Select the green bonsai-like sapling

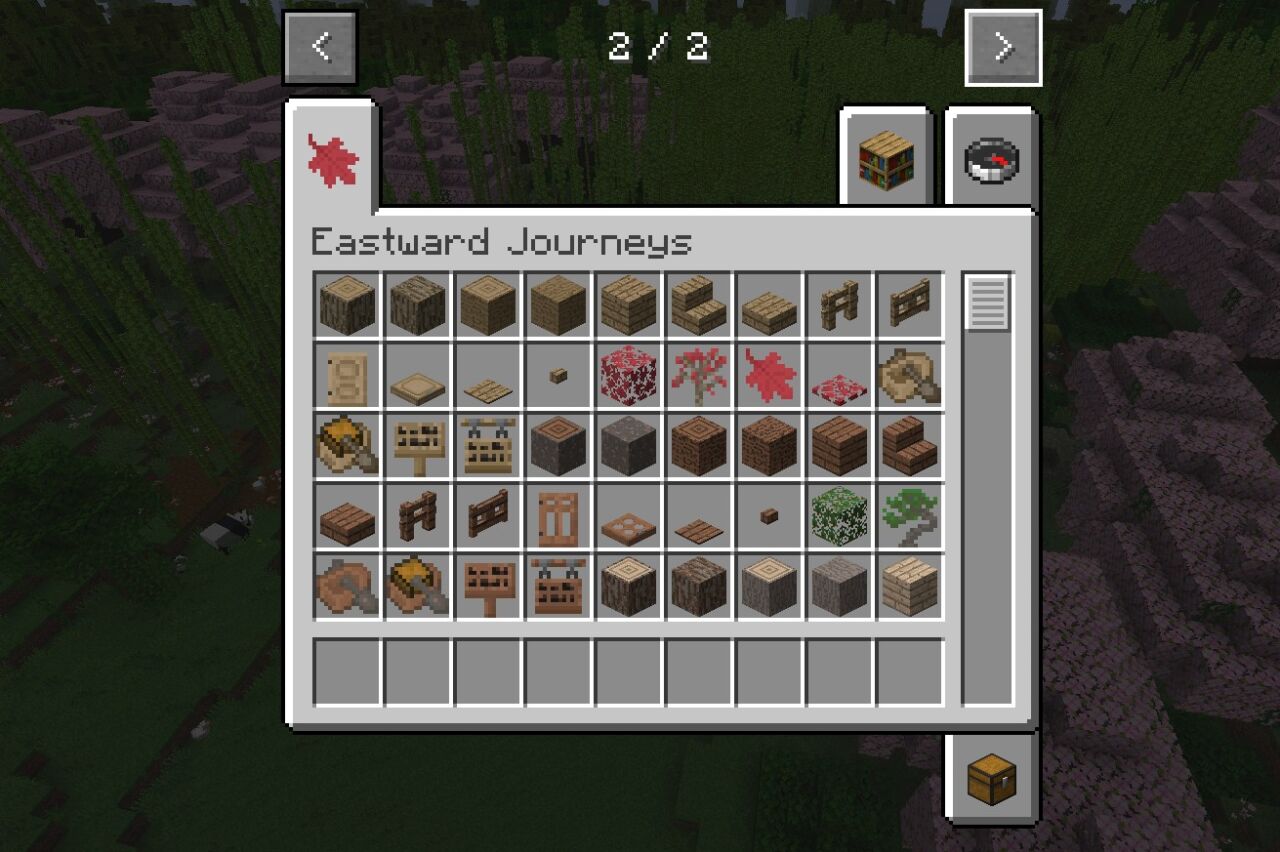click(910, 516)
